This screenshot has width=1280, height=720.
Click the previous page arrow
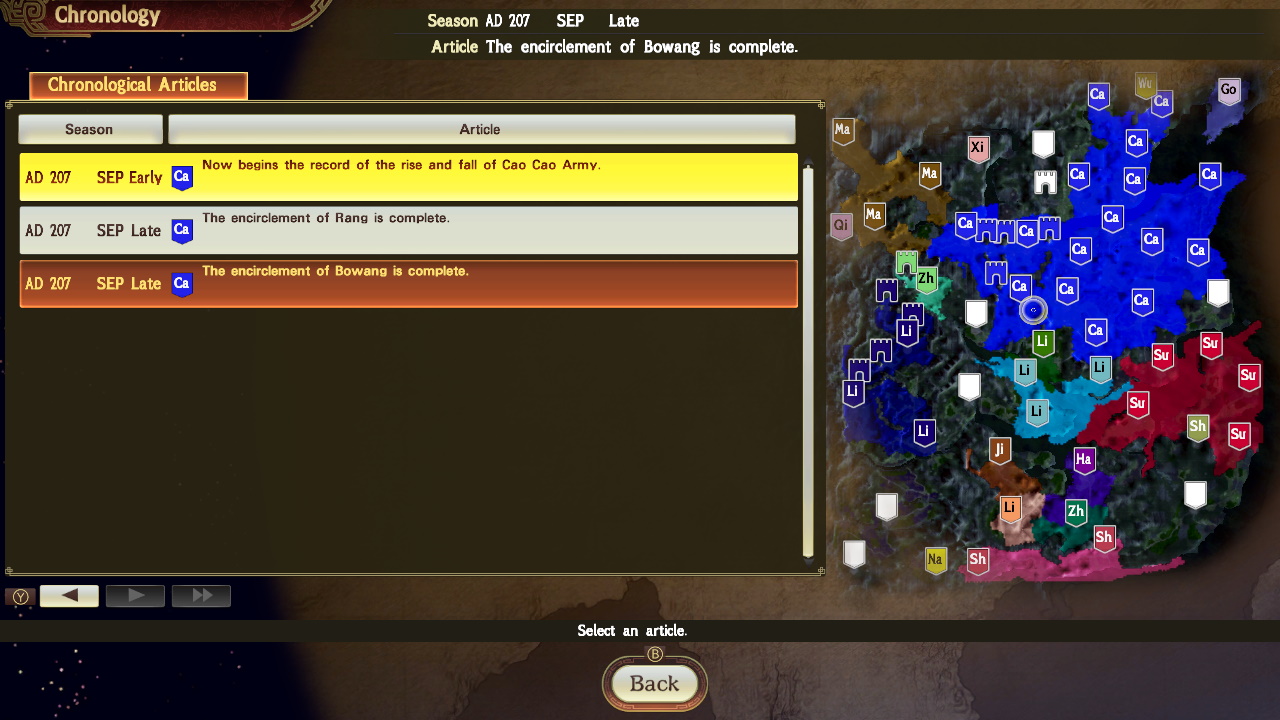click(68, 595)
